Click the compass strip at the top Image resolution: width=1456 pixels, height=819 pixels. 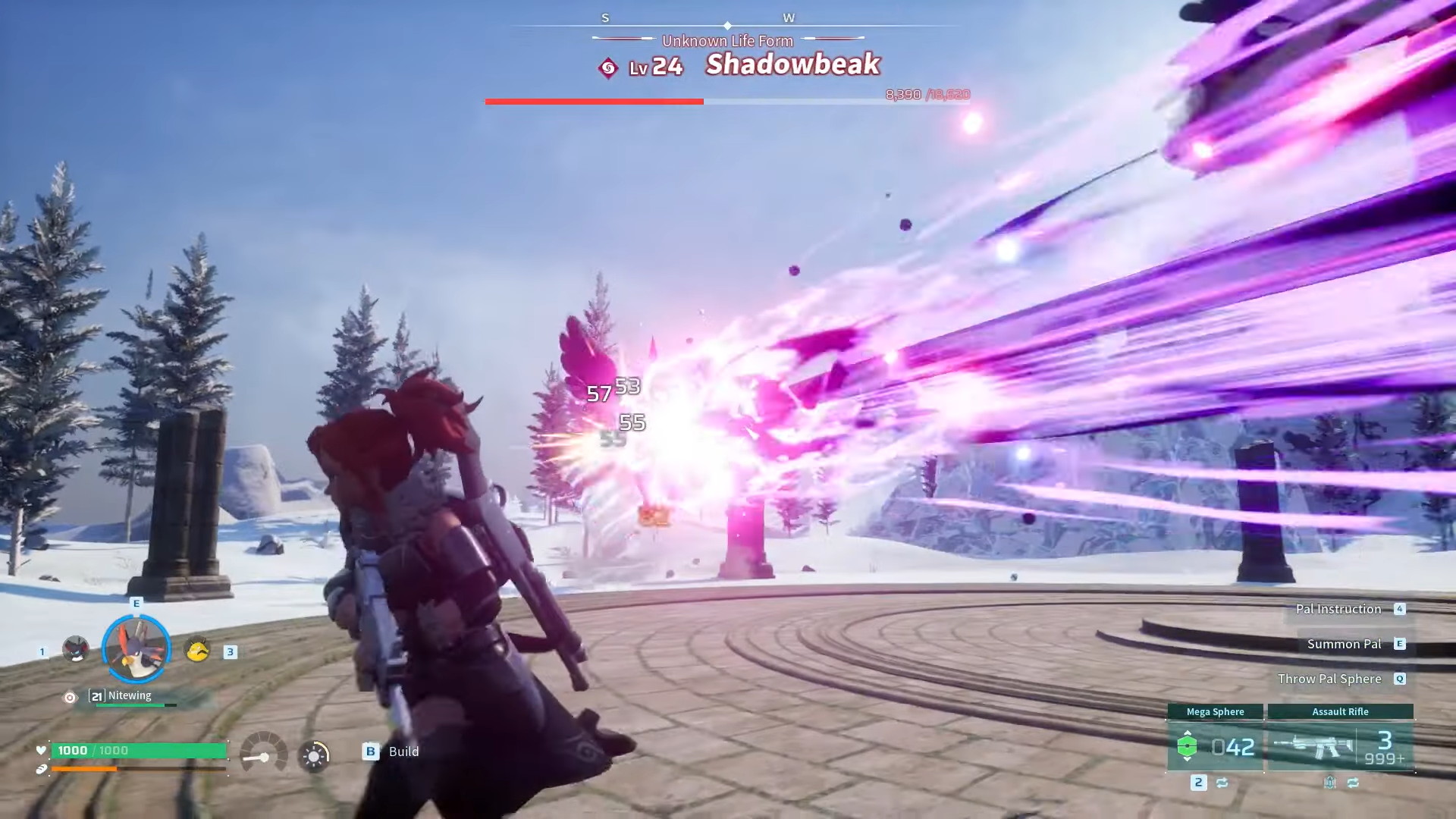click(727, 21)
